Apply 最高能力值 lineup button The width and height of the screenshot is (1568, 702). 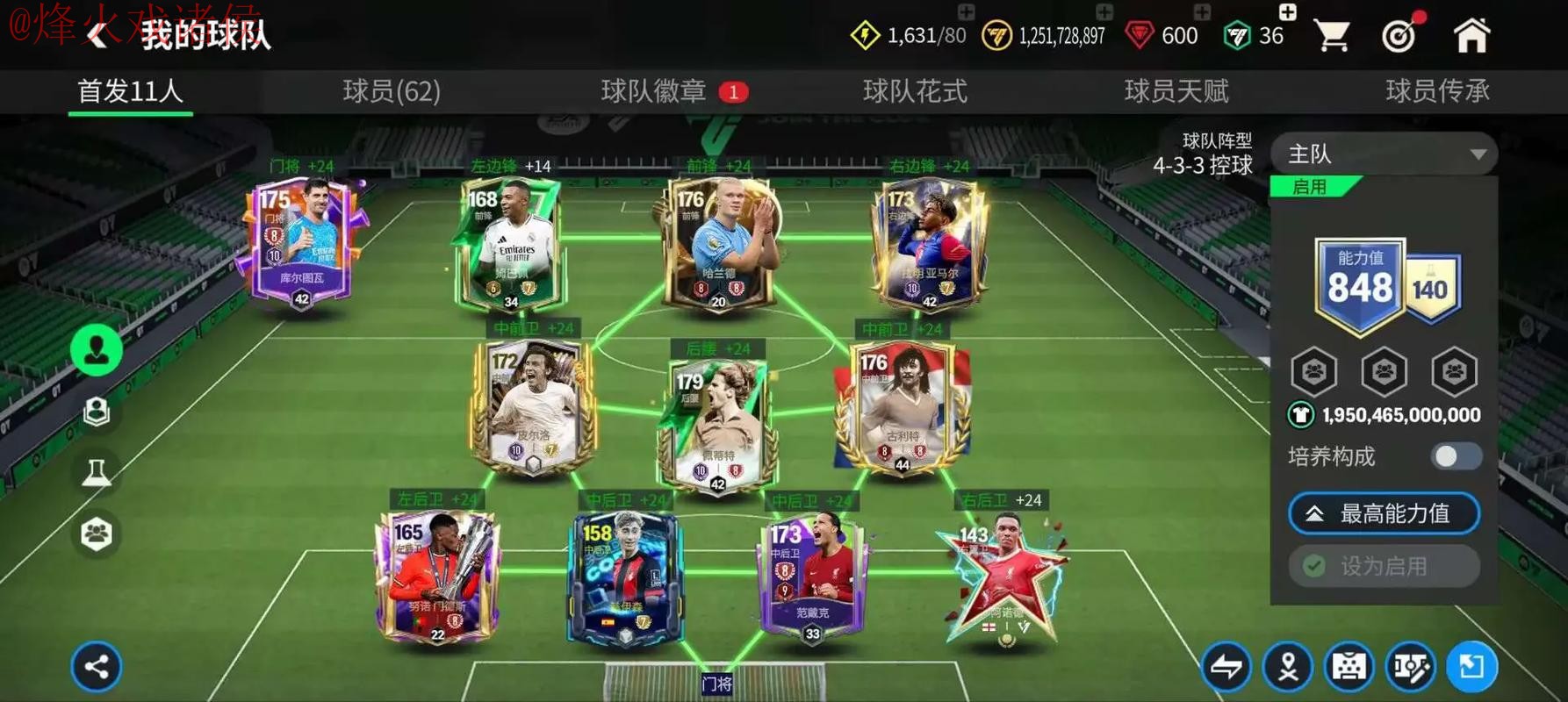pyautogui.click(x=1384, y=514)
